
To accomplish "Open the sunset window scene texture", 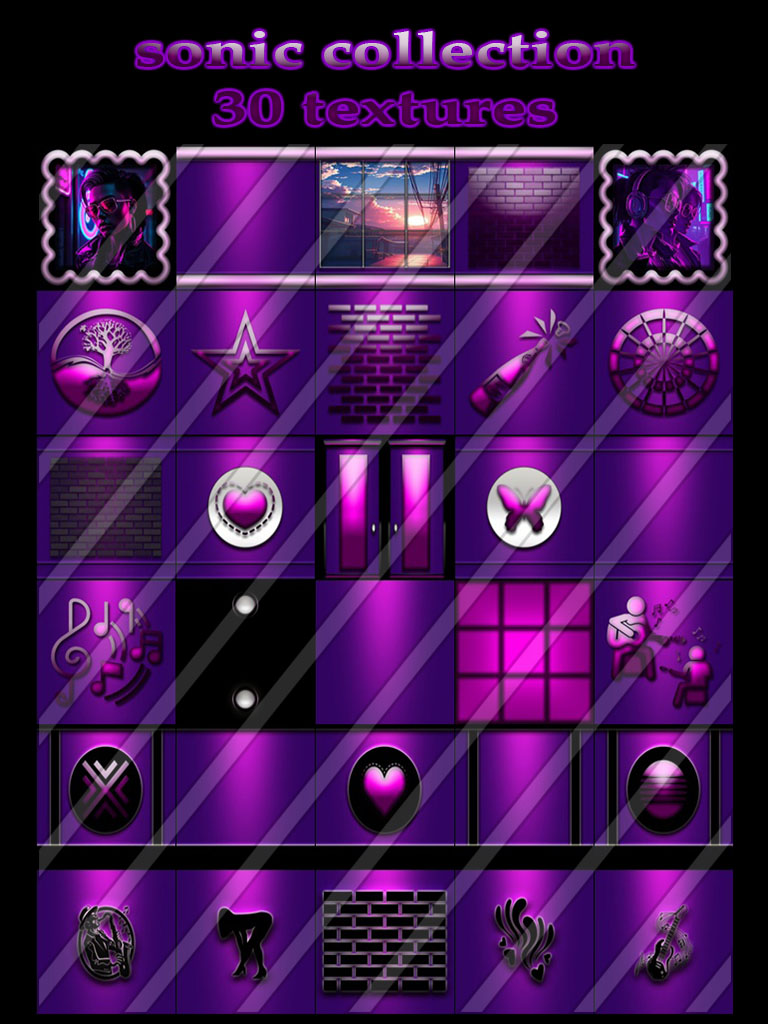I will click(x=385, y=215).
